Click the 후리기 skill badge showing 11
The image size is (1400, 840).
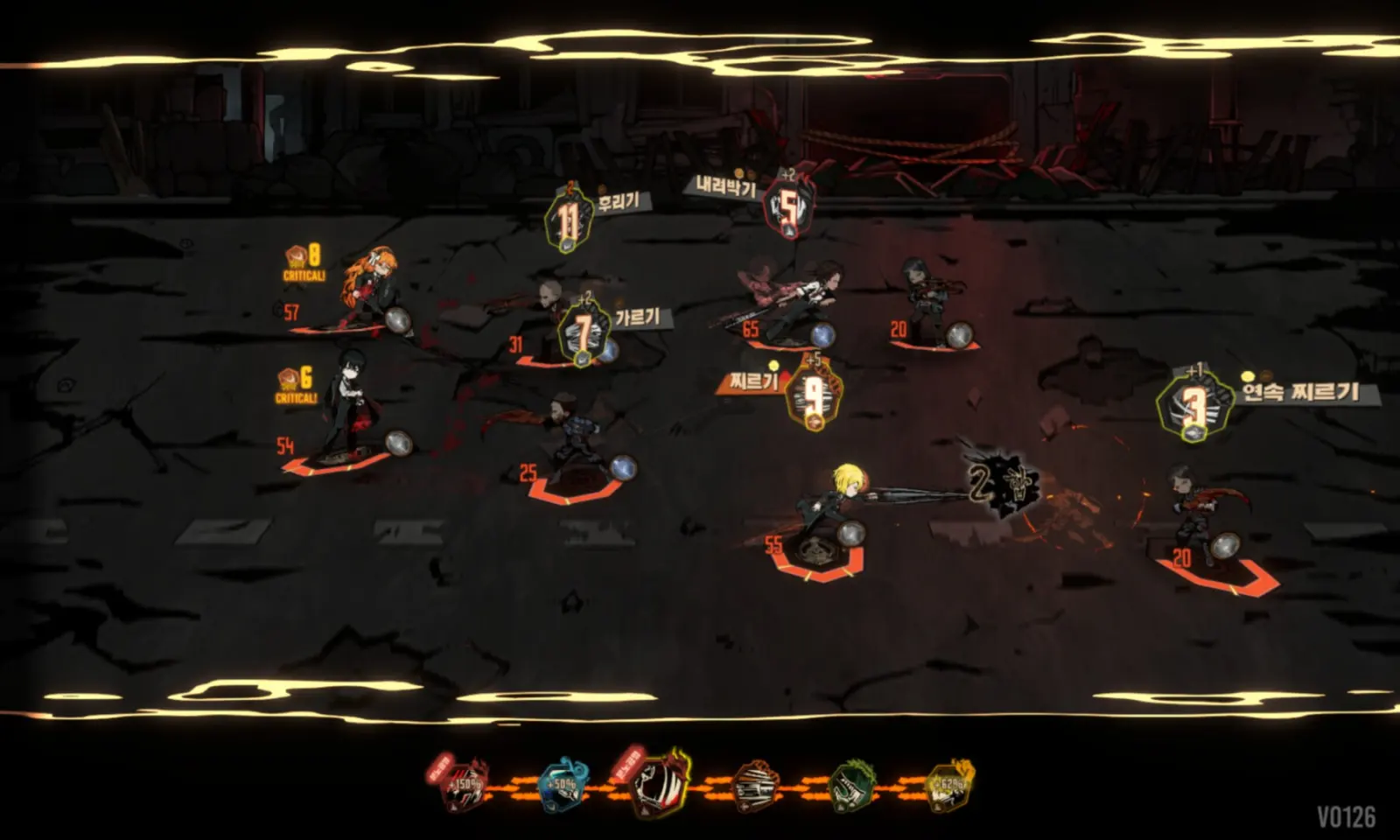point(569,222)
